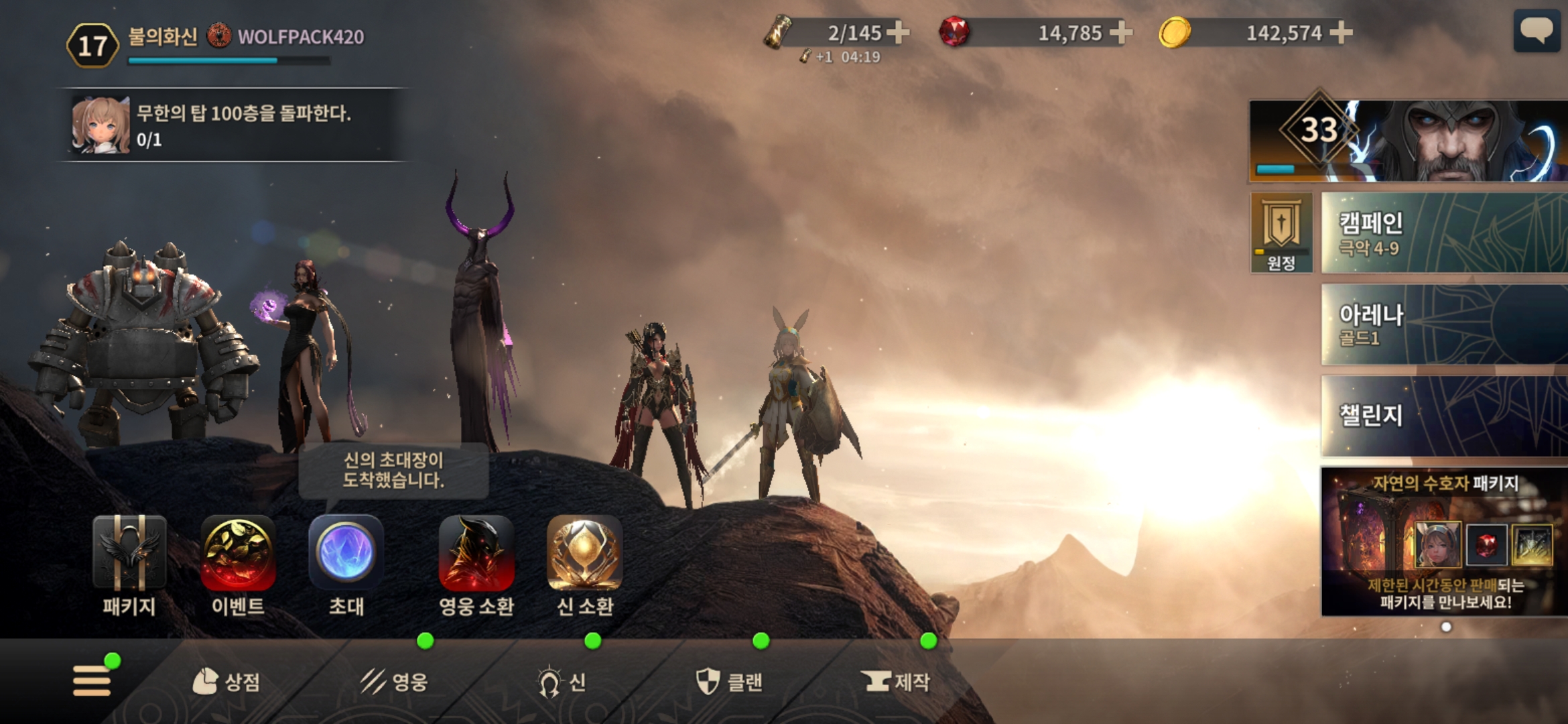1568x724 pixels.
Task: Enter the 캠페인 campaign mode
Action: (x=1444, y=233)
